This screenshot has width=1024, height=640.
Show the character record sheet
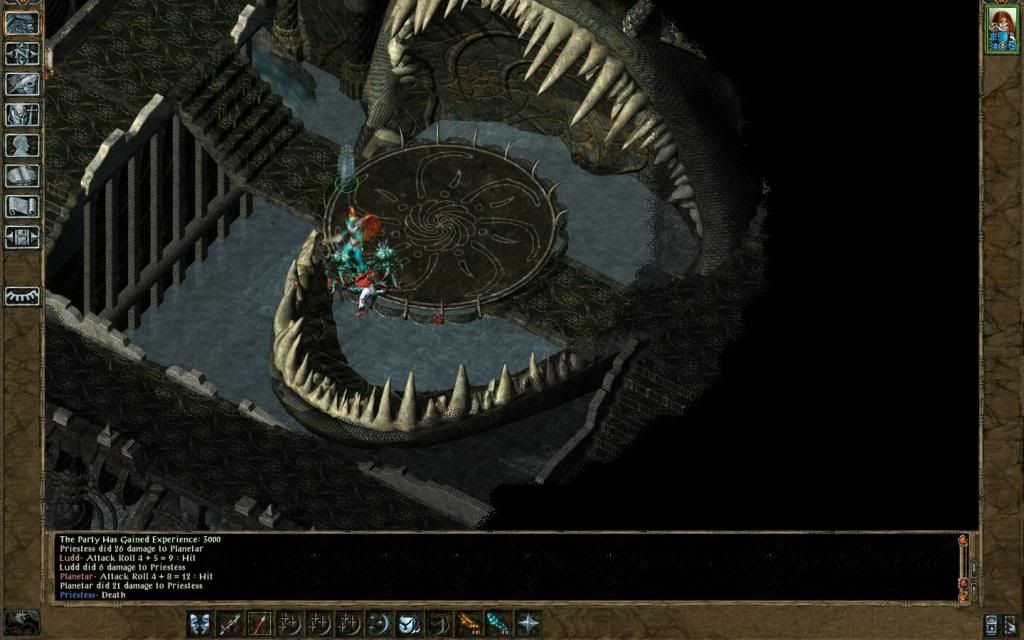tap(22, 145)
